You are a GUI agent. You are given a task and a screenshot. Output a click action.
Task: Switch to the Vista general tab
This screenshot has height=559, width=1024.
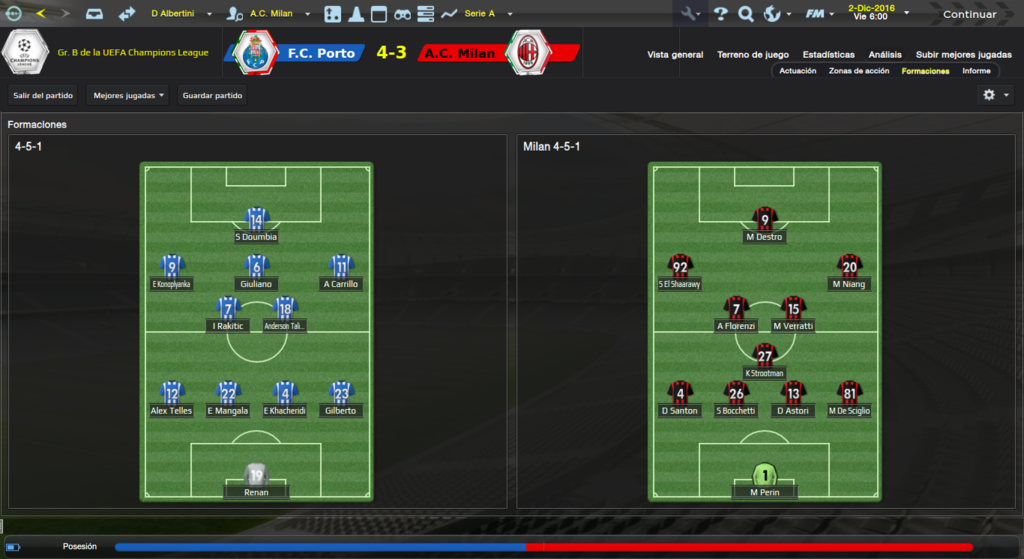click(675, 55)
